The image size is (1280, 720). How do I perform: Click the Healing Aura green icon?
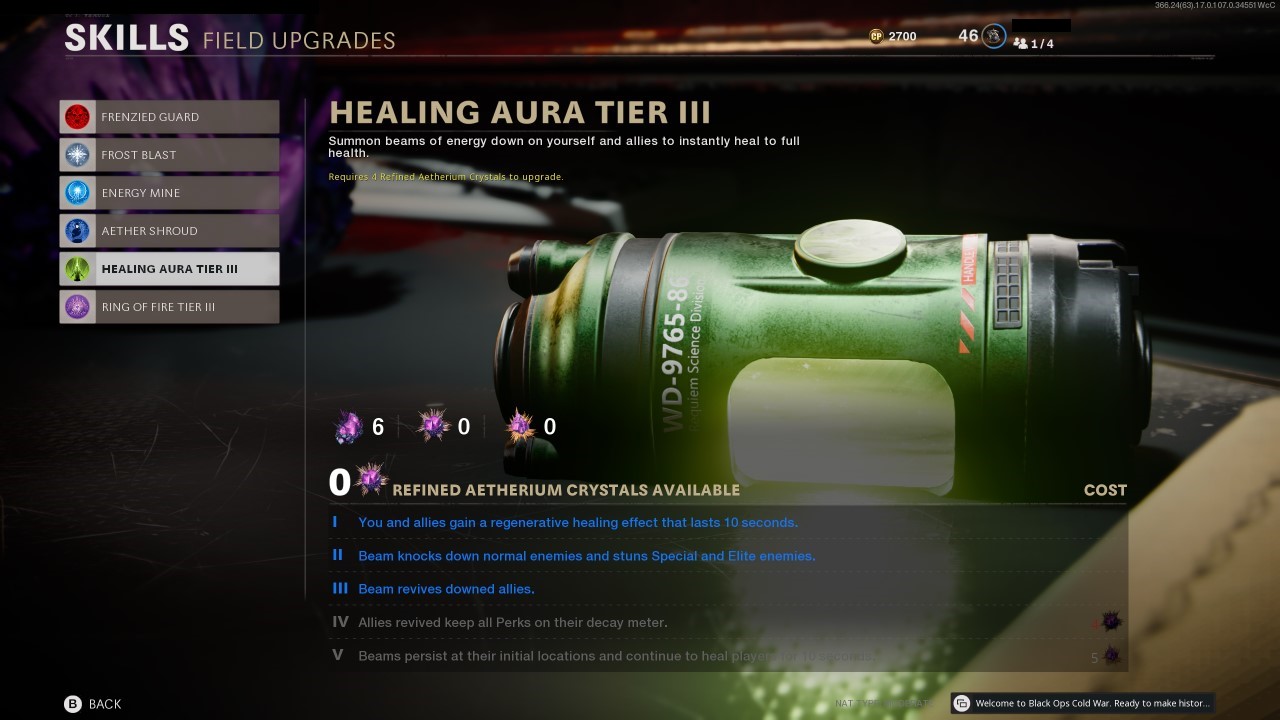point(77,268)
